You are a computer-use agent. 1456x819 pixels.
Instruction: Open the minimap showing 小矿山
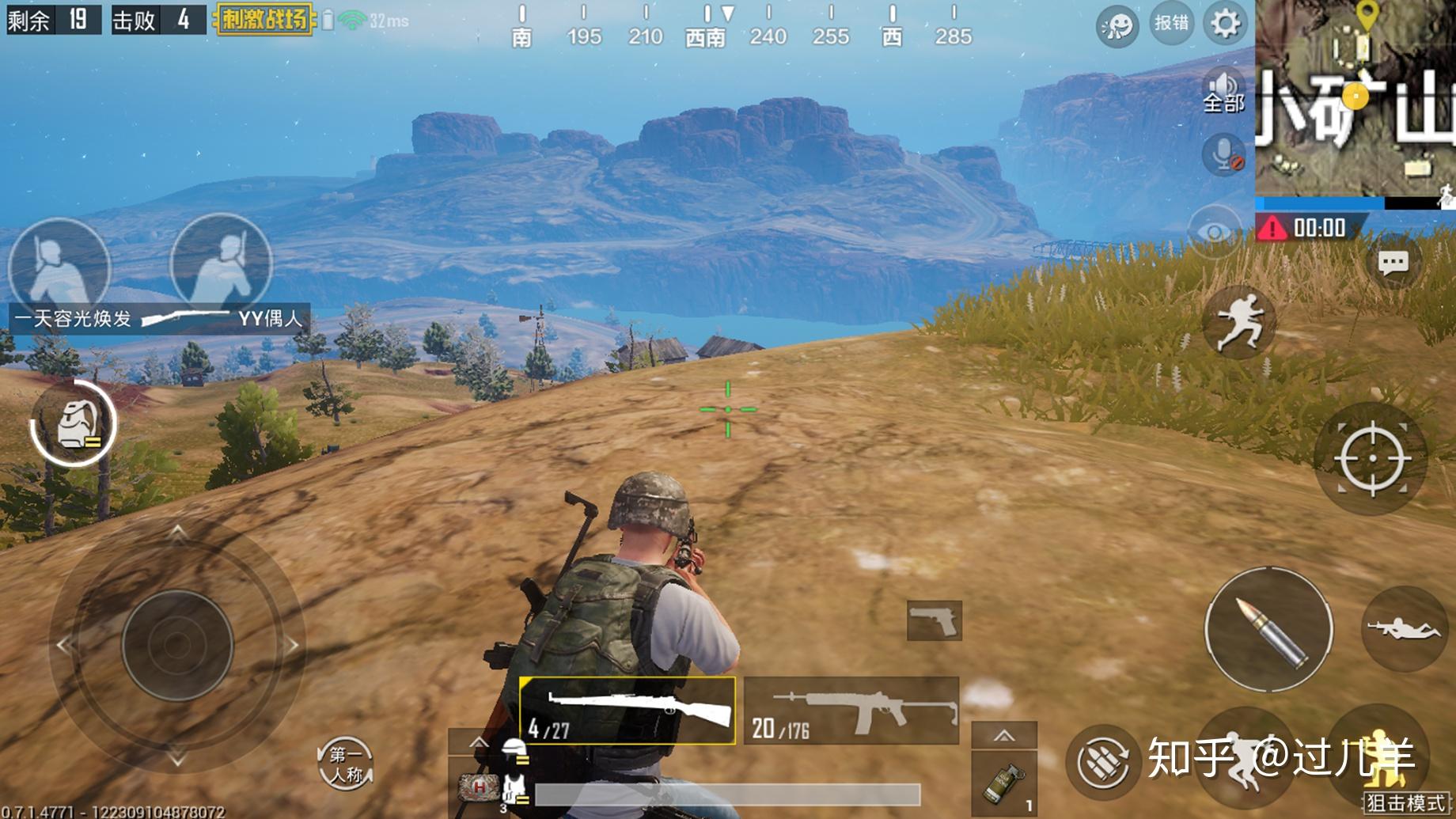[x=1355, y=99]
